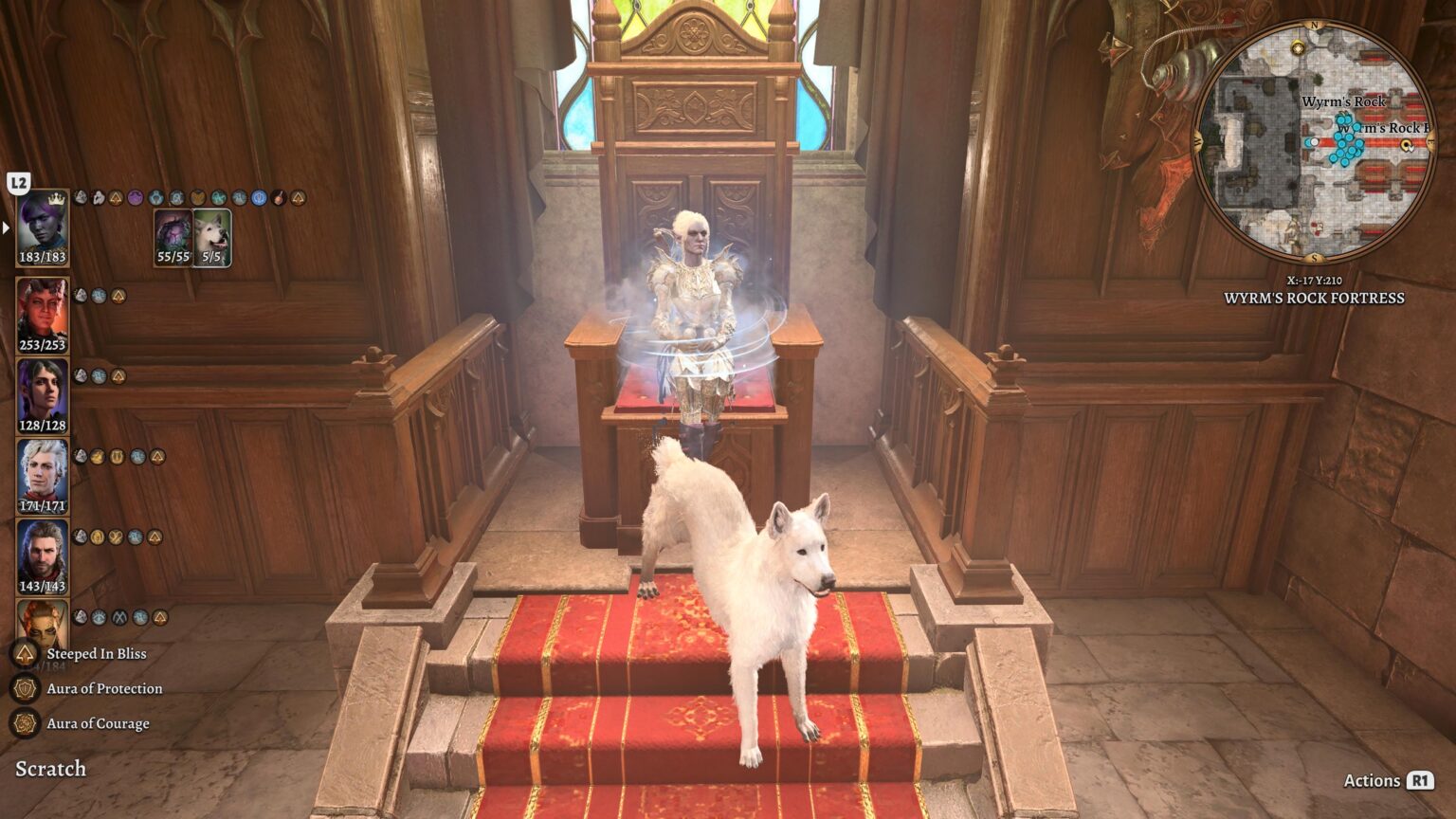
Task: Click the white marker on the minimap
Action: pyautogui.click(x=1315, y=141)
